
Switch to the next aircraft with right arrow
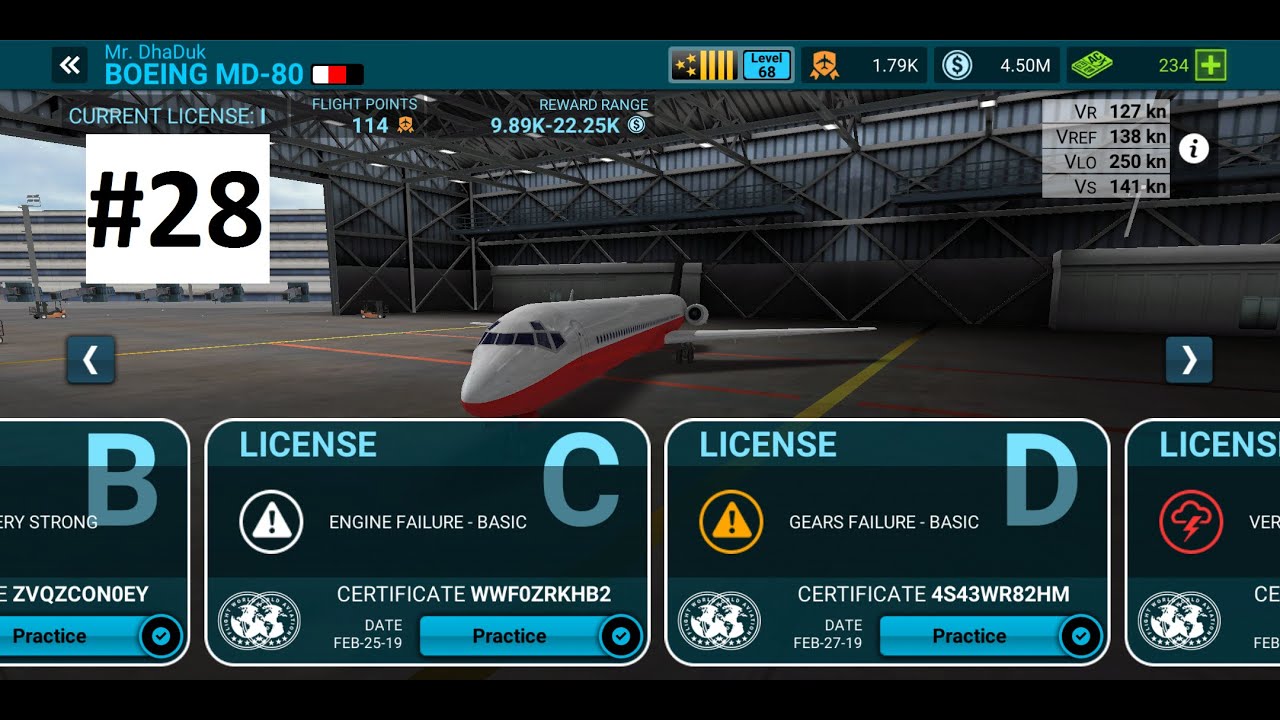(x=1189, y=360)
